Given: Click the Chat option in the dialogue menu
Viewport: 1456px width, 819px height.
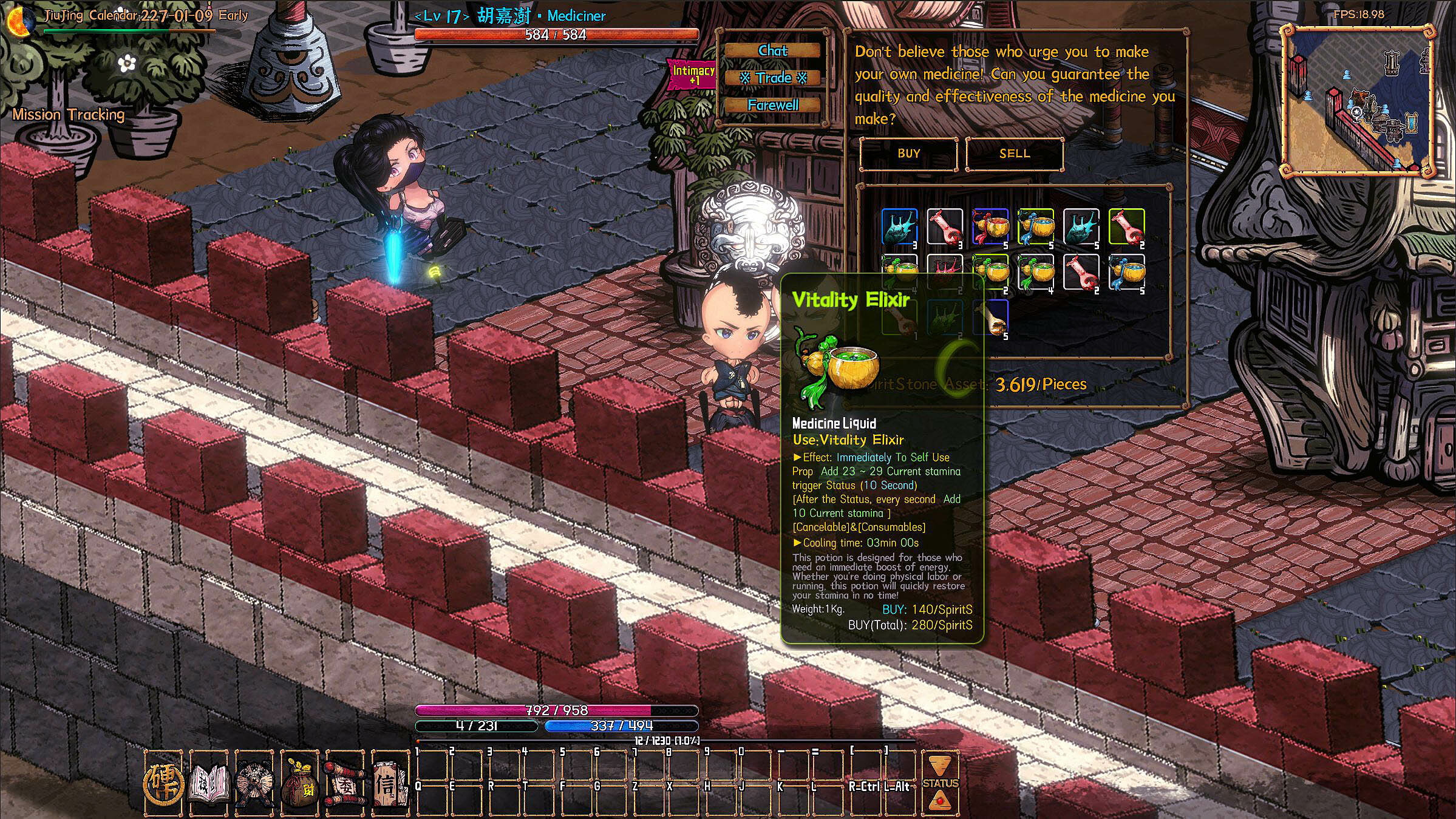Looking at the screenshot, I should (772, 51).
